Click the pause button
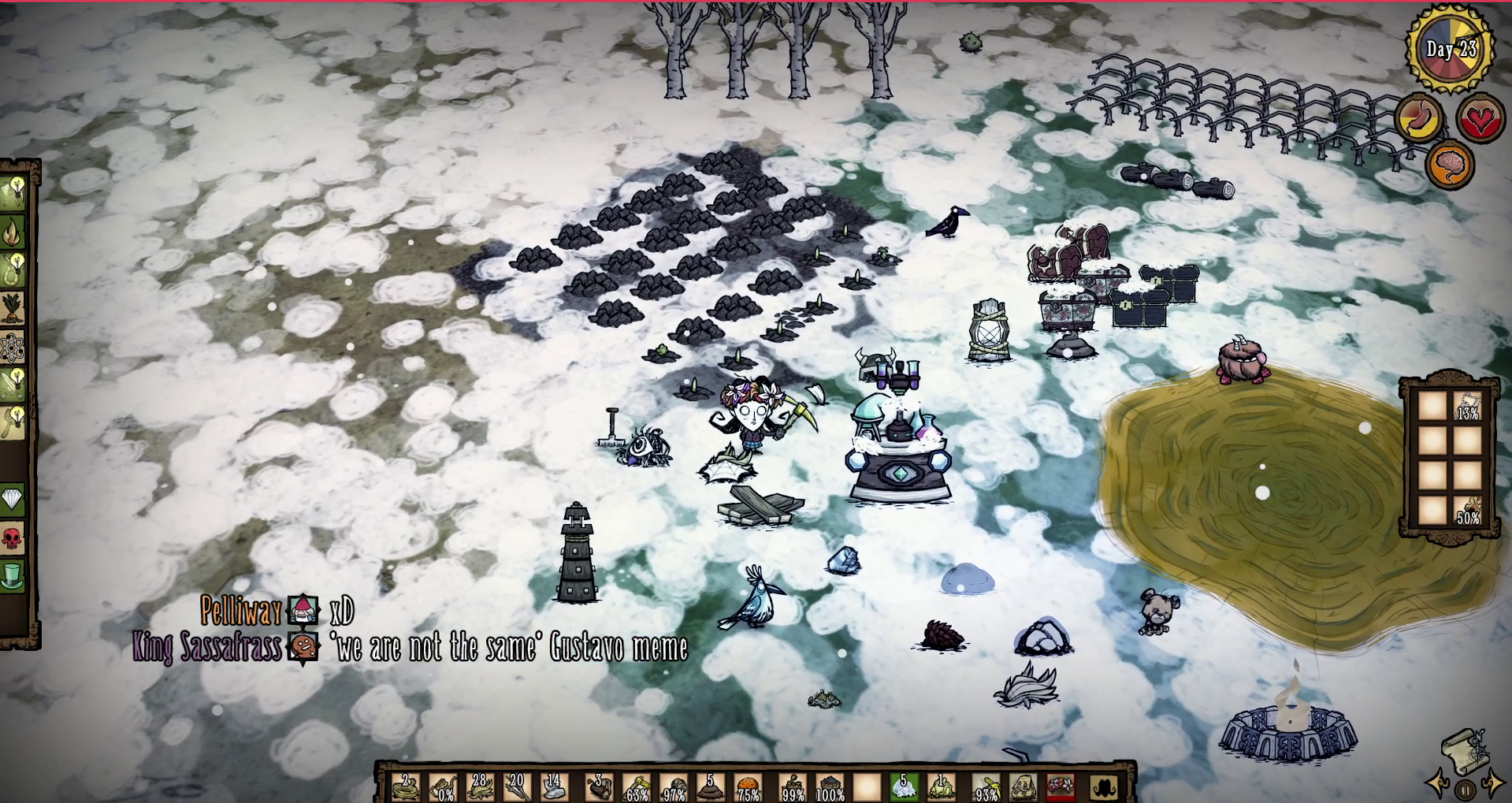1512x803 pixels. tap(1465, 789)
